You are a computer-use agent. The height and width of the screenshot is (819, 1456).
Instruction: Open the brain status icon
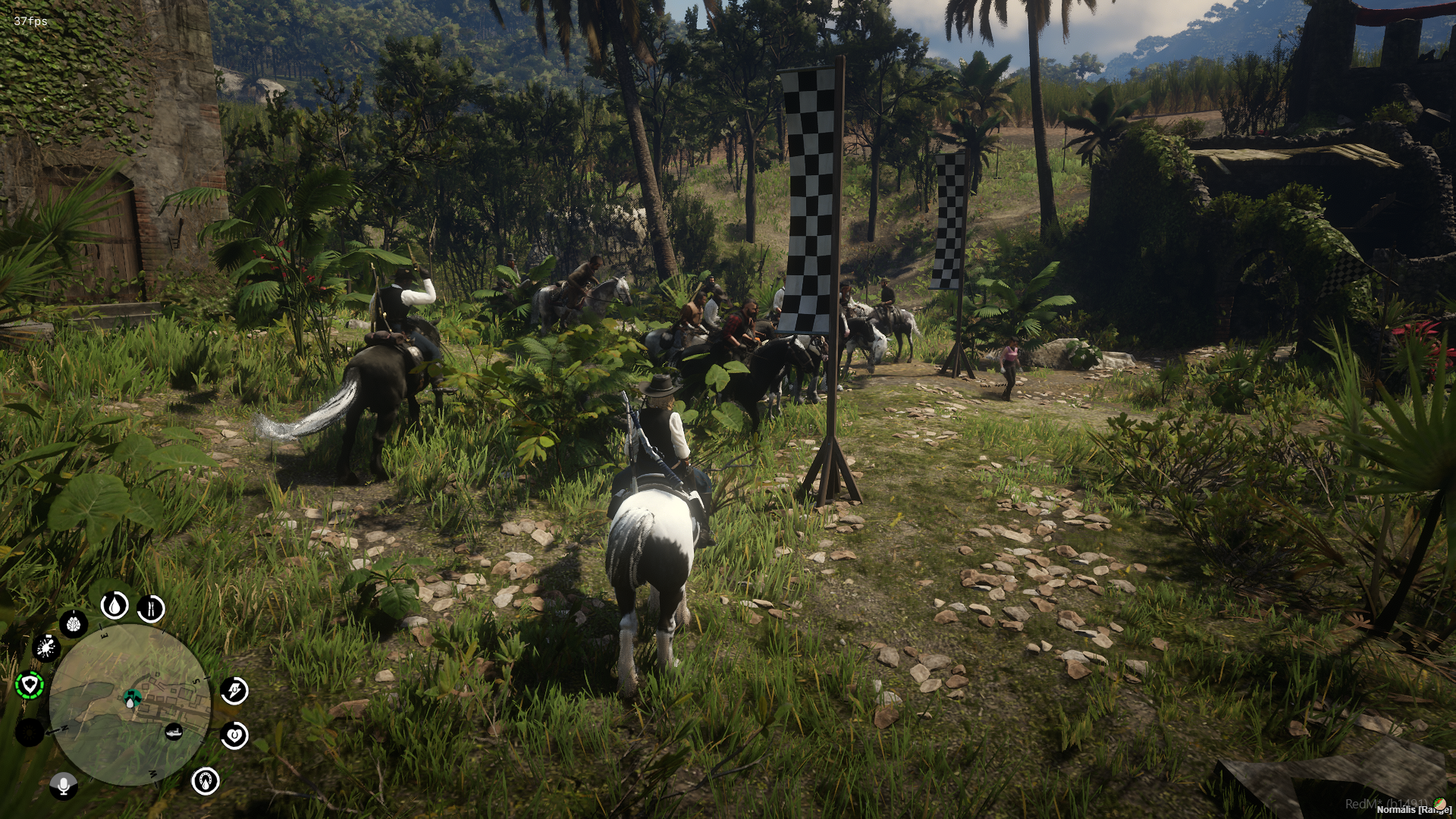(74, 624)
